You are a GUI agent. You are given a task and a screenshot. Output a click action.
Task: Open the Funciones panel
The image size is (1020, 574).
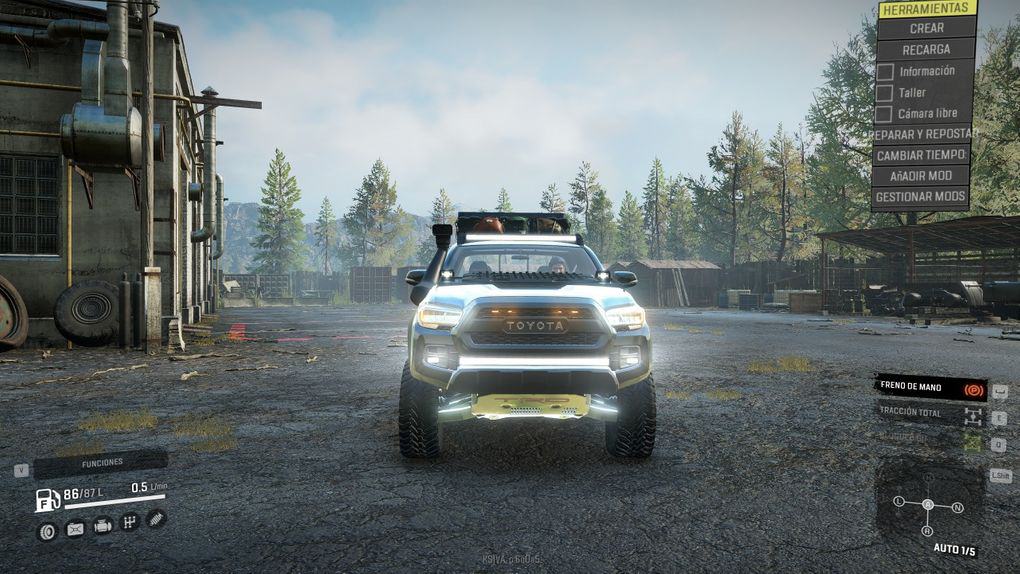(x=101, y=463)
